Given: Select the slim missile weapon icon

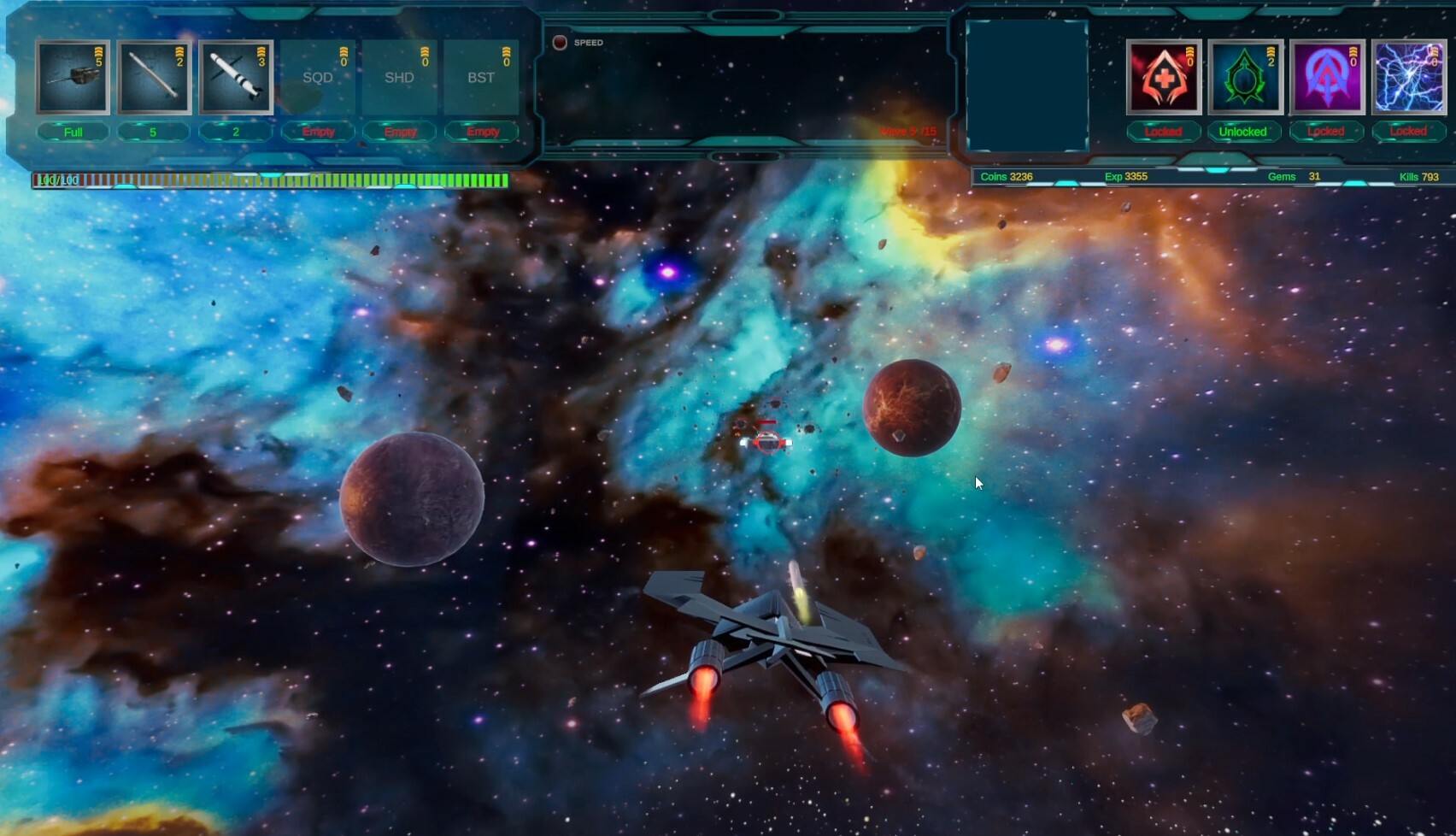Looking at the screenshot, I should pyautogui.click(x=154, y=77).
